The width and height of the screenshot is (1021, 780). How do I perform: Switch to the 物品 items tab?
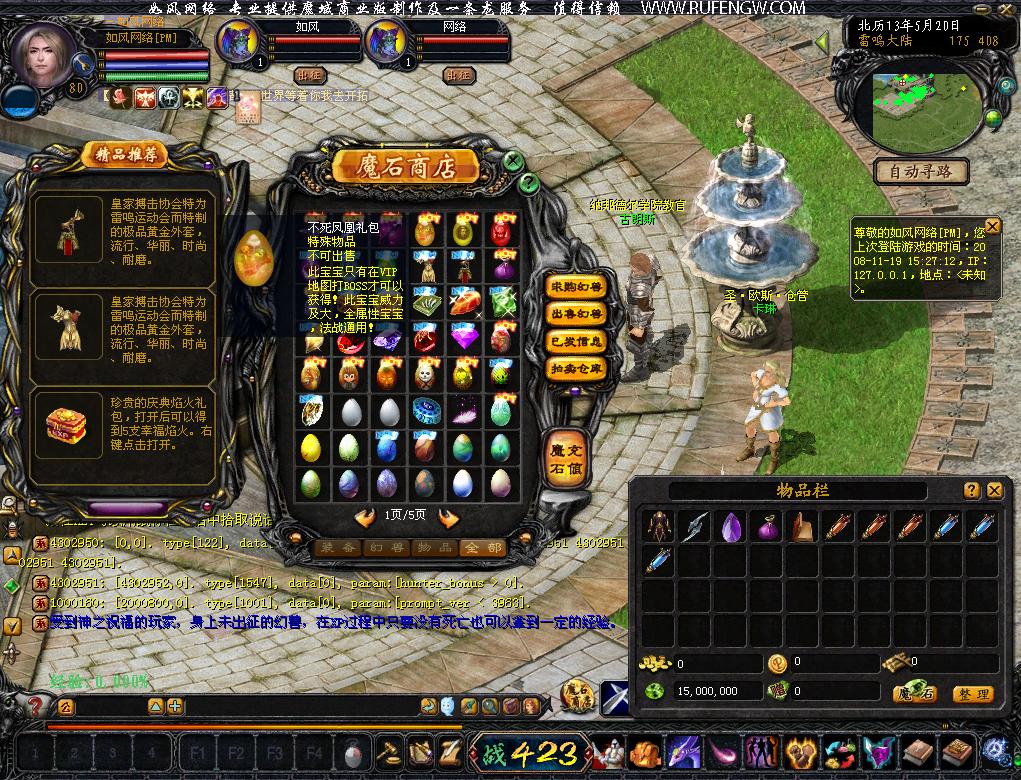click(x=433, y=548)
